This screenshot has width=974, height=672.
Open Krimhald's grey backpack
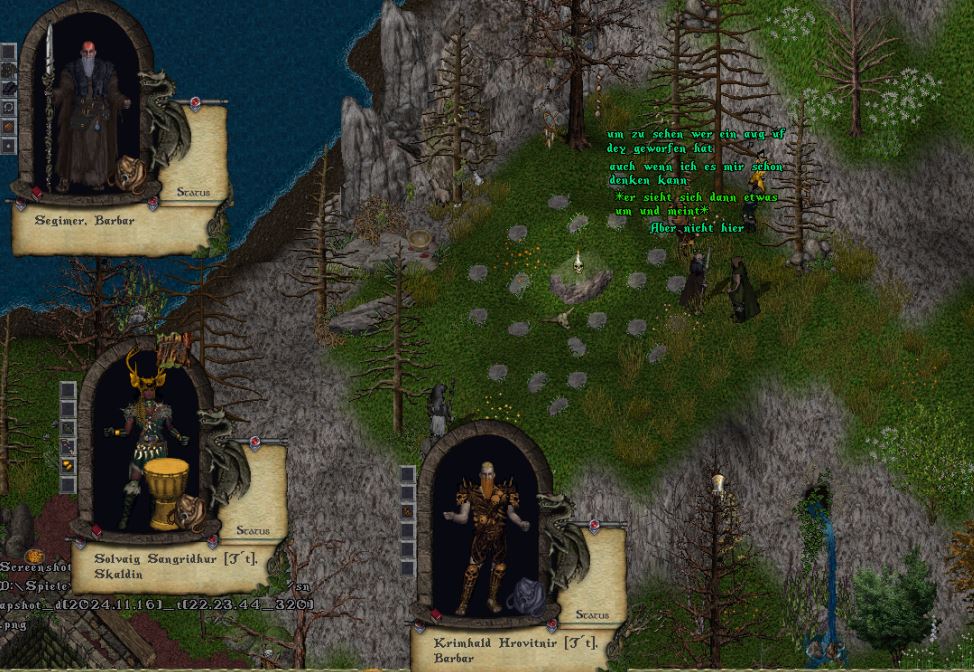524,597
